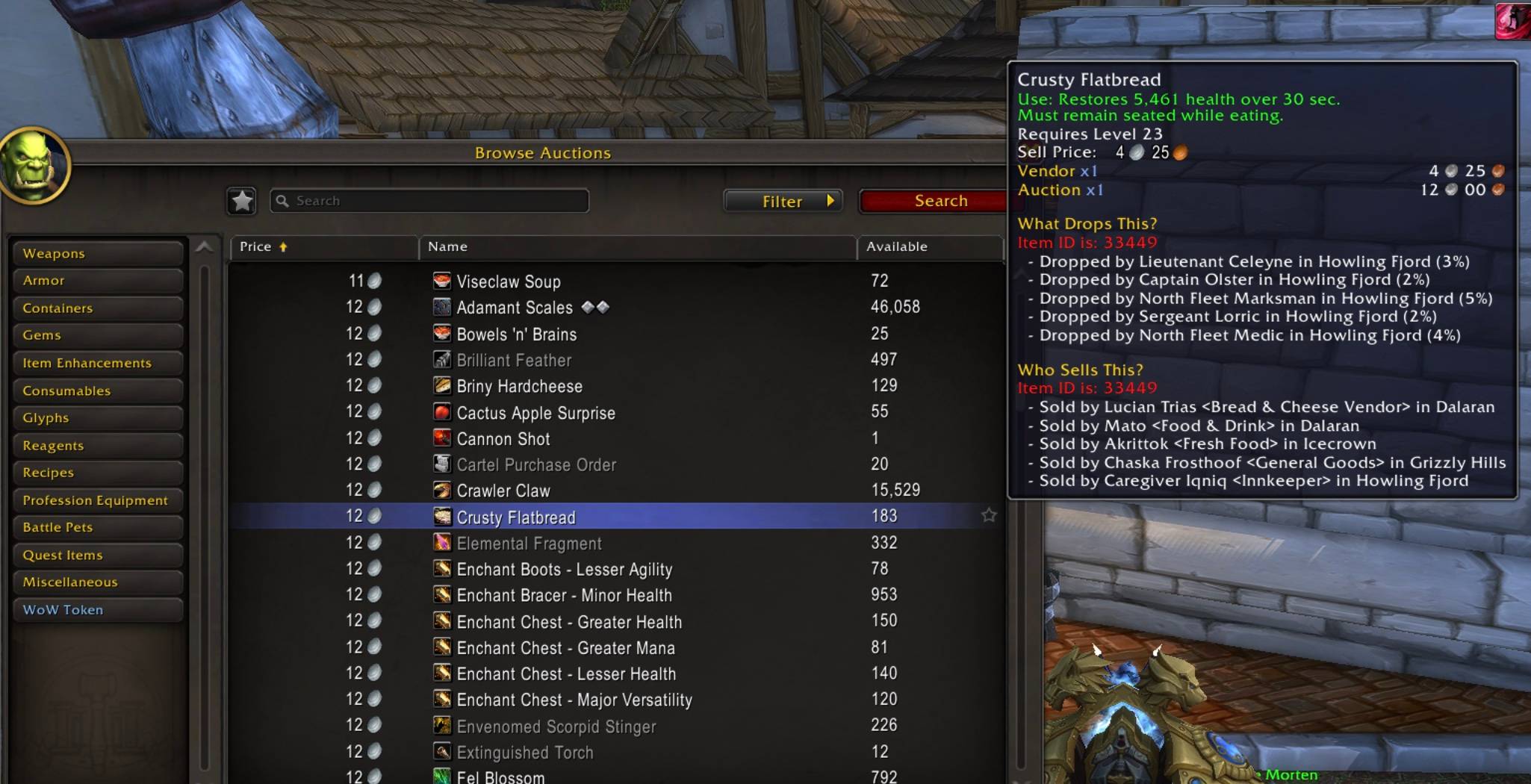Expand the Armor category
Screen dimensions: 1531x784
[97, 280]
